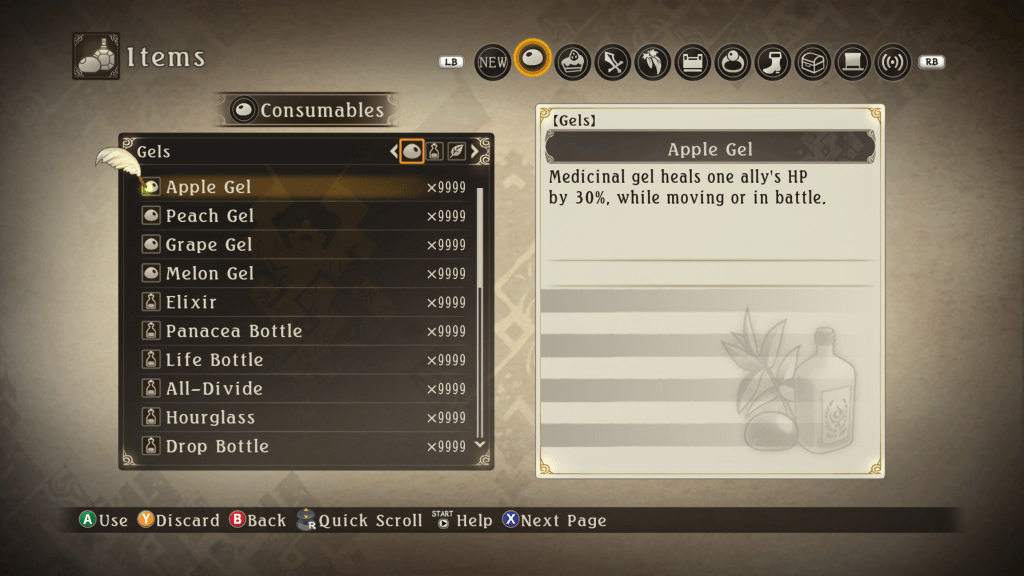
Task: Open the sword weapons category tab
Action: 612,62
